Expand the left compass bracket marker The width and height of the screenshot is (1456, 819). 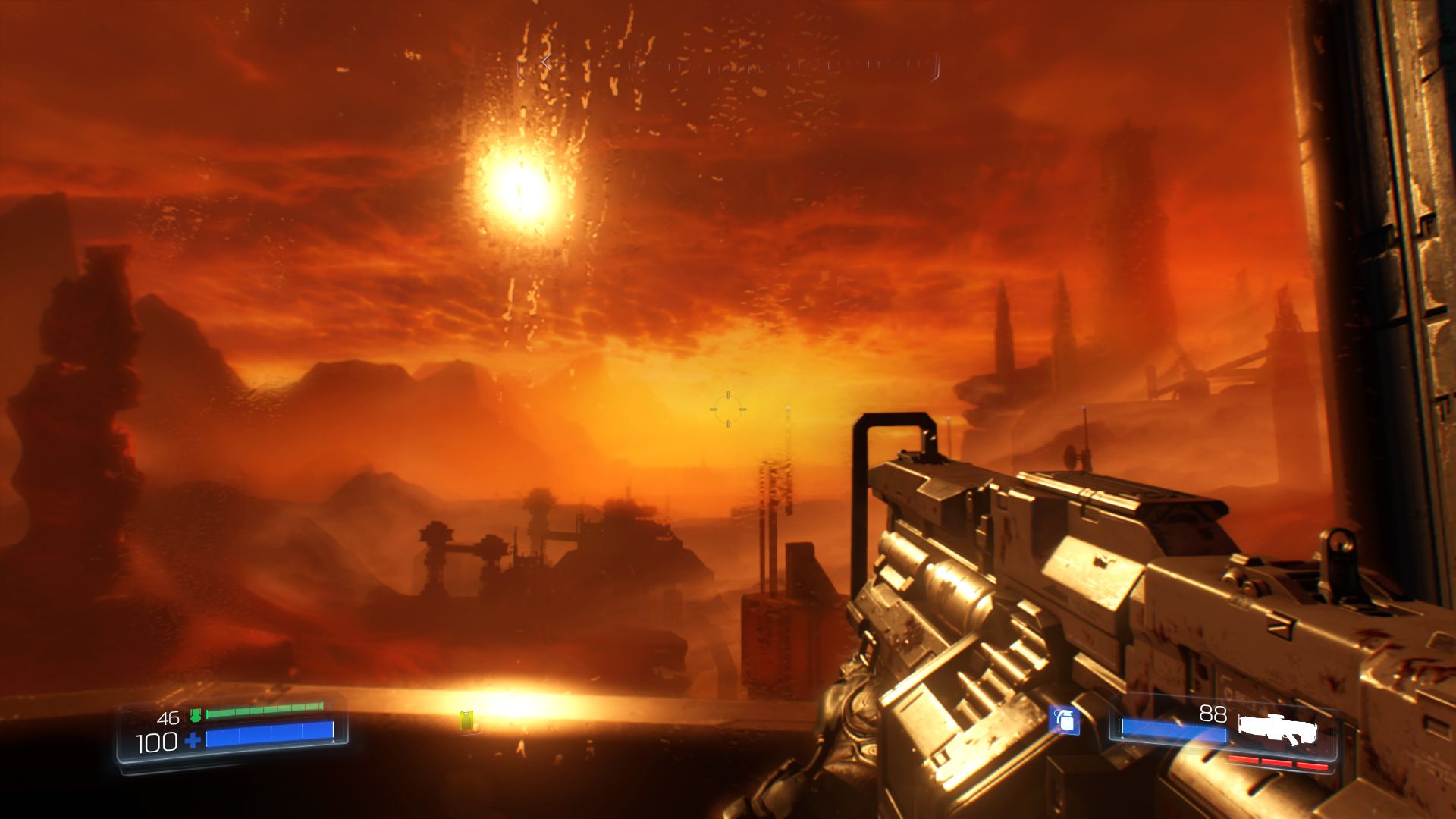click(519, 69)
